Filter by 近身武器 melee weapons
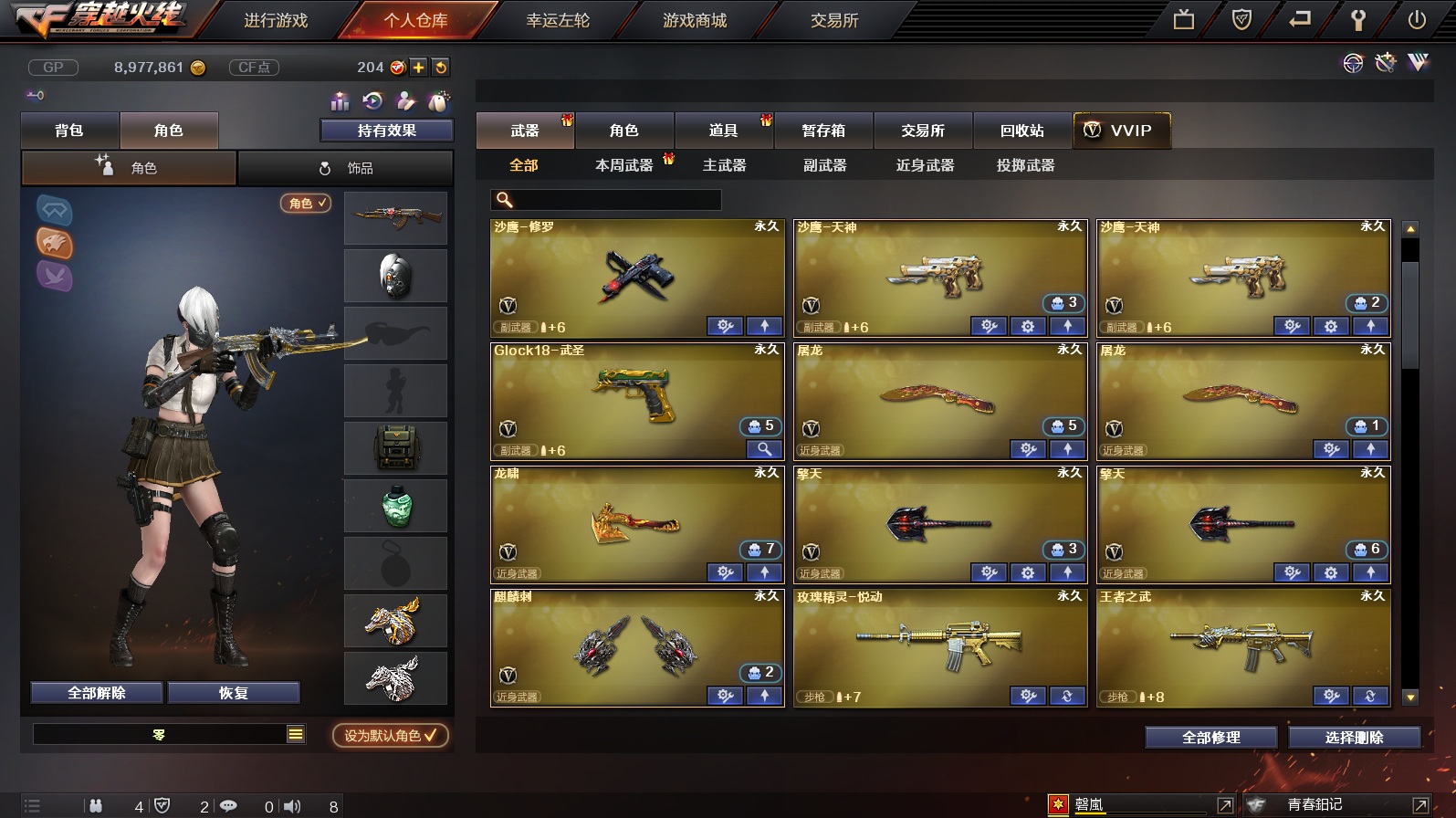Screen dimensions: 1456x818 tap(925, 165)
